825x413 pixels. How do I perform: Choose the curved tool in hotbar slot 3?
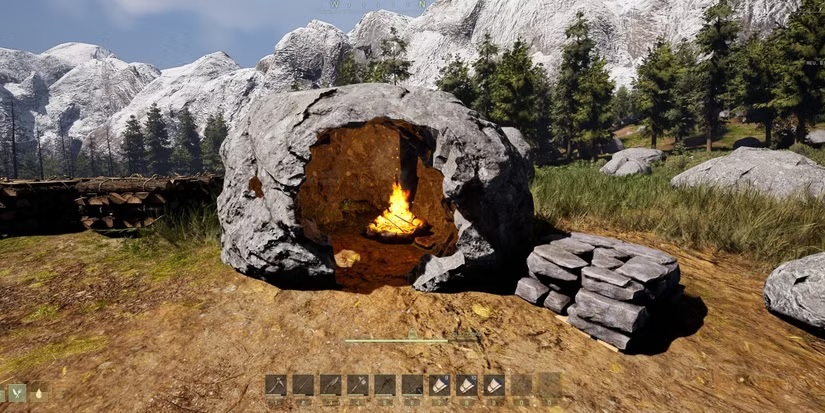(x=330, y=385)
